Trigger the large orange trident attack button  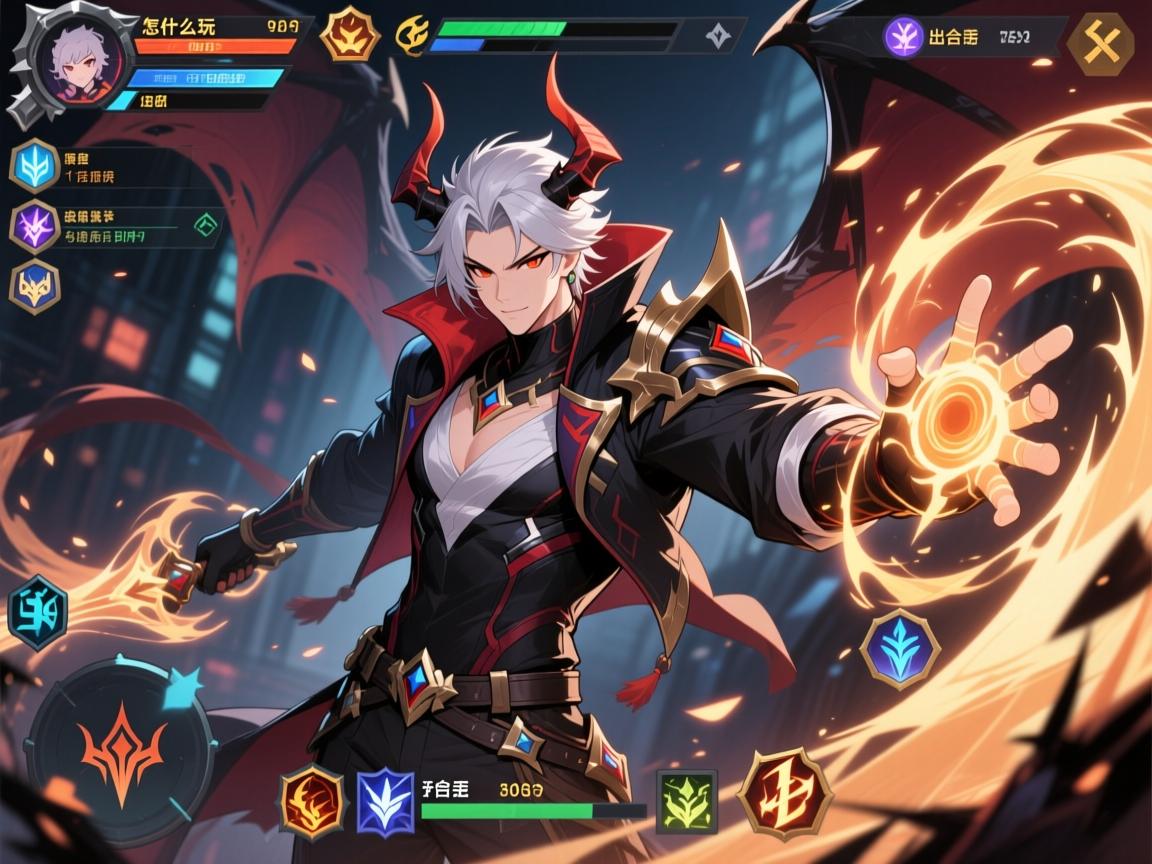pos(122,744)
